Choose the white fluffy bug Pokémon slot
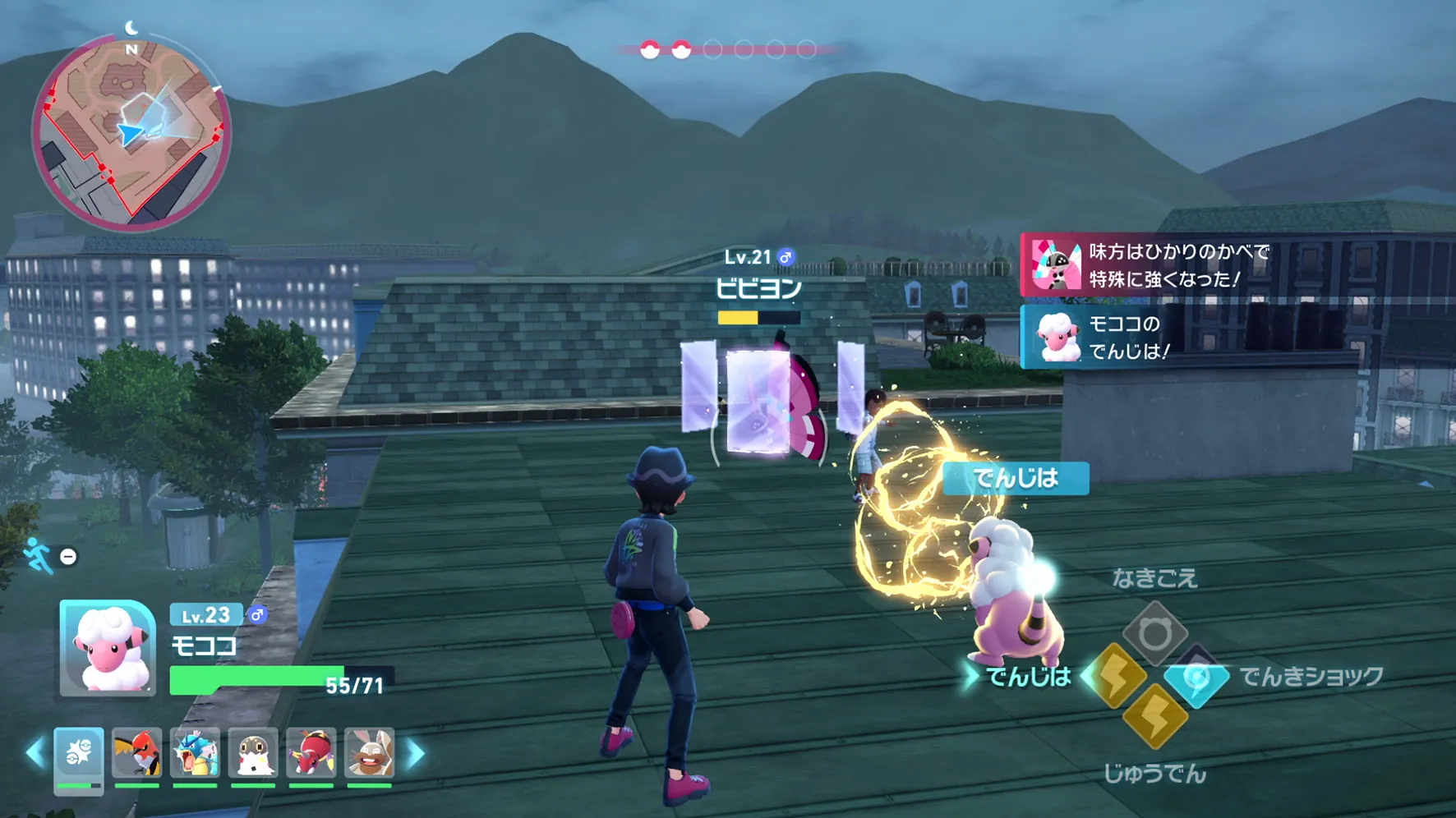The image size is (1456, 818). (x=253, y=754)
